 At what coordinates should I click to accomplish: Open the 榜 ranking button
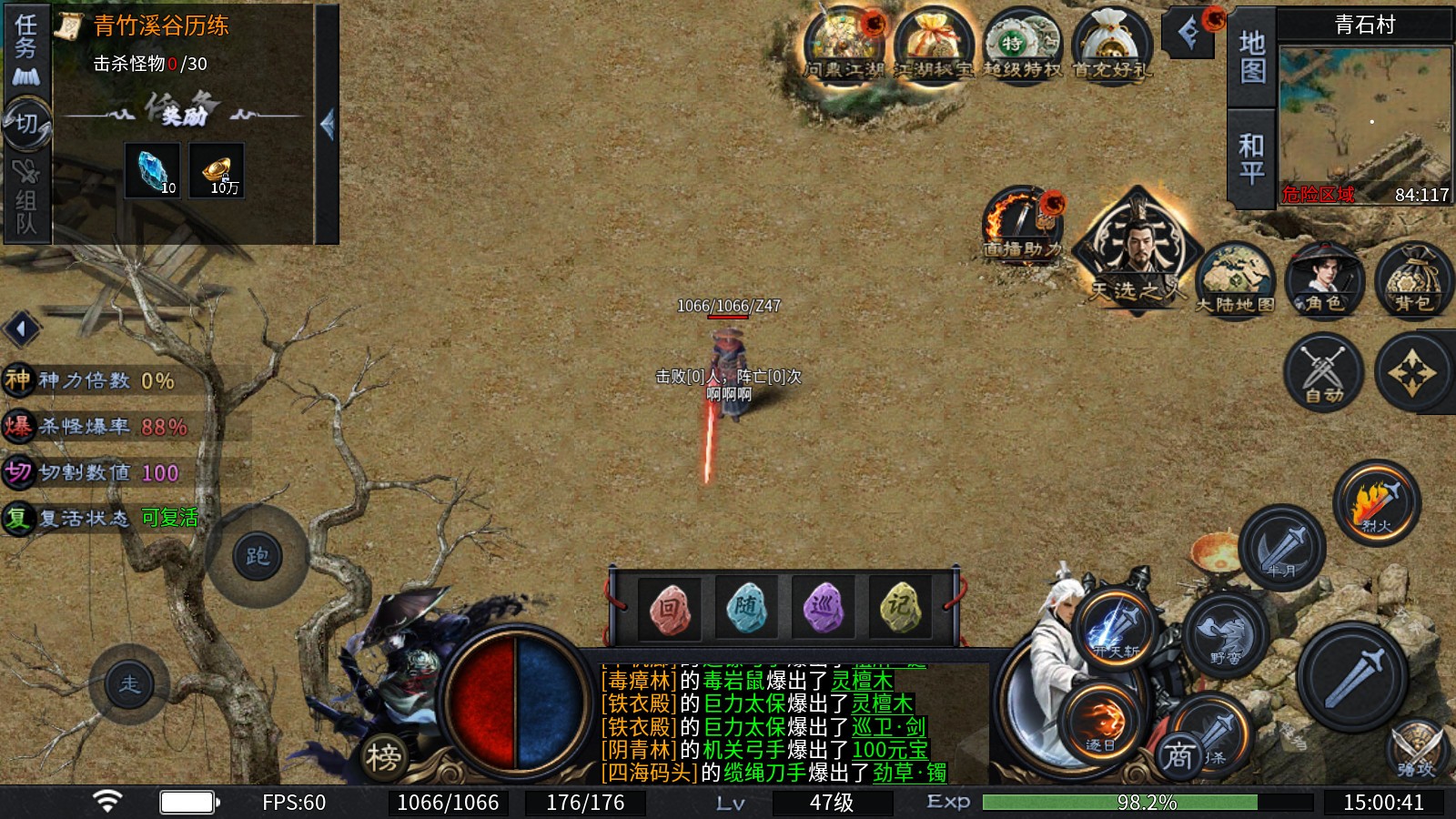click(x=383, y=757)
